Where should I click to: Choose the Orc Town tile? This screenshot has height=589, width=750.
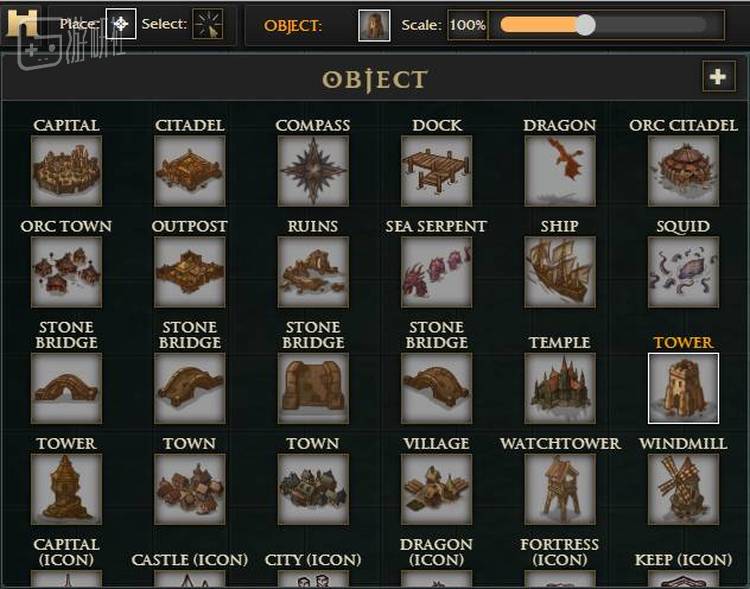[66, 272]
